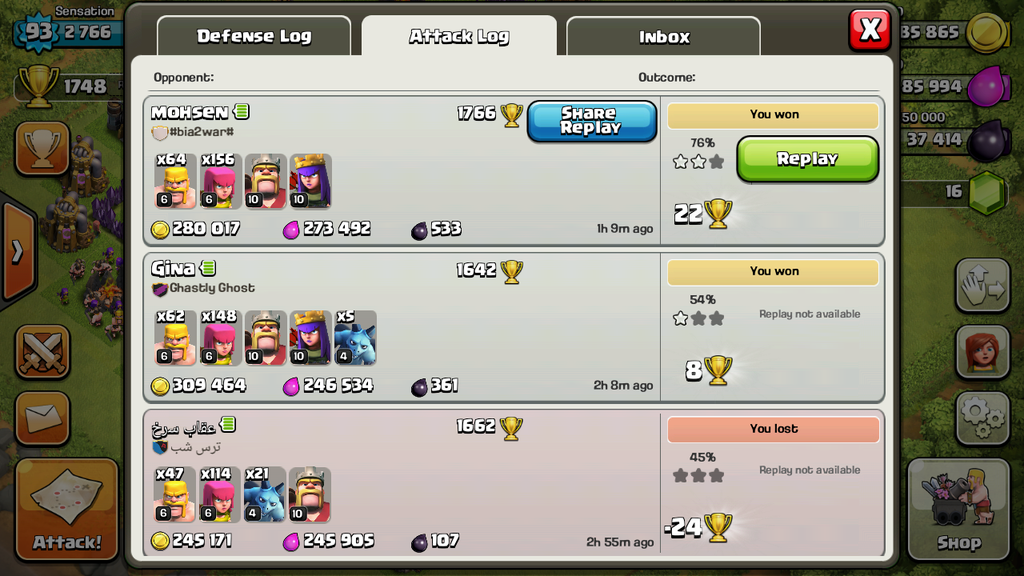Open the red-haired villager profile button

[982, 351]
